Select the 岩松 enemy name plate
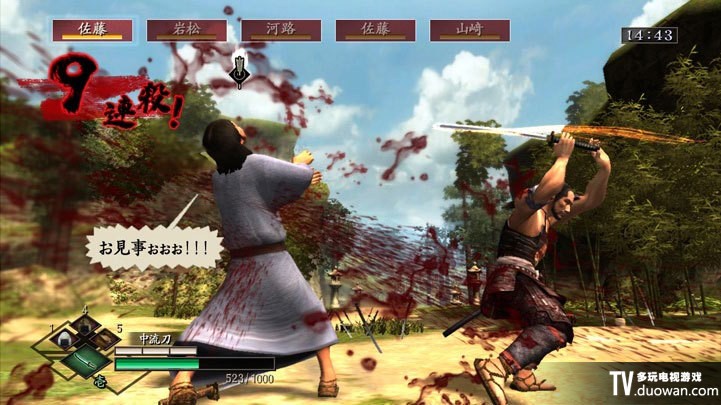The height and width of the screenshot is (405, 721). pyautogui.click(x=186, y=30)
